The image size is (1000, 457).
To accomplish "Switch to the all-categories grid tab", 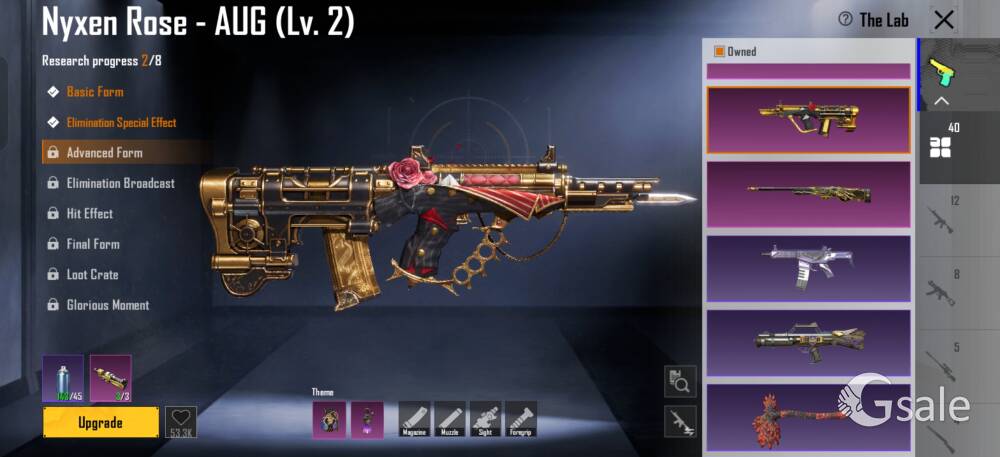I will pos(940,148).
